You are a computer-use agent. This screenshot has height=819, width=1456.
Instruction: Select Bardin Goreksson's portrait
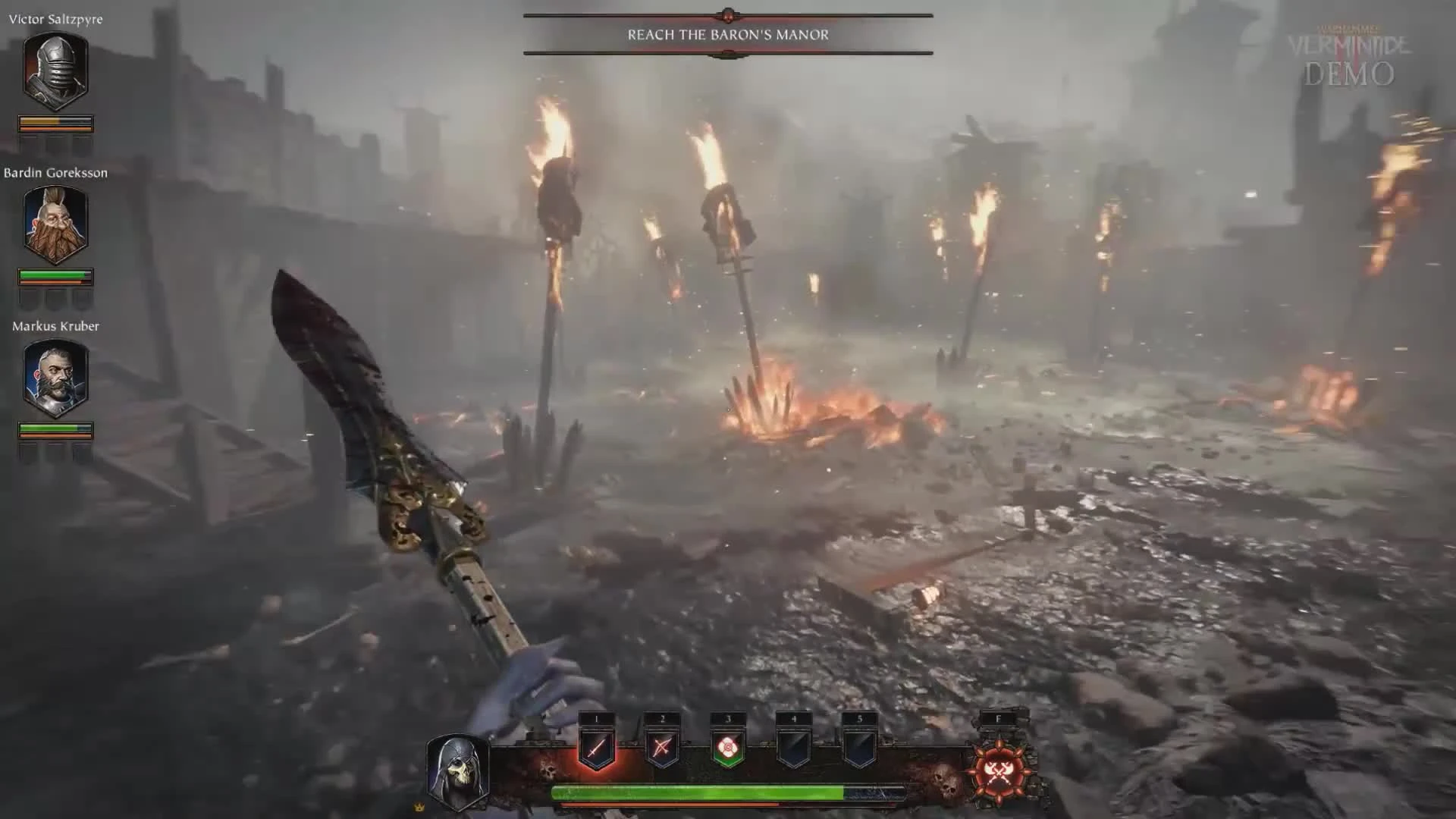coord(55,224)
